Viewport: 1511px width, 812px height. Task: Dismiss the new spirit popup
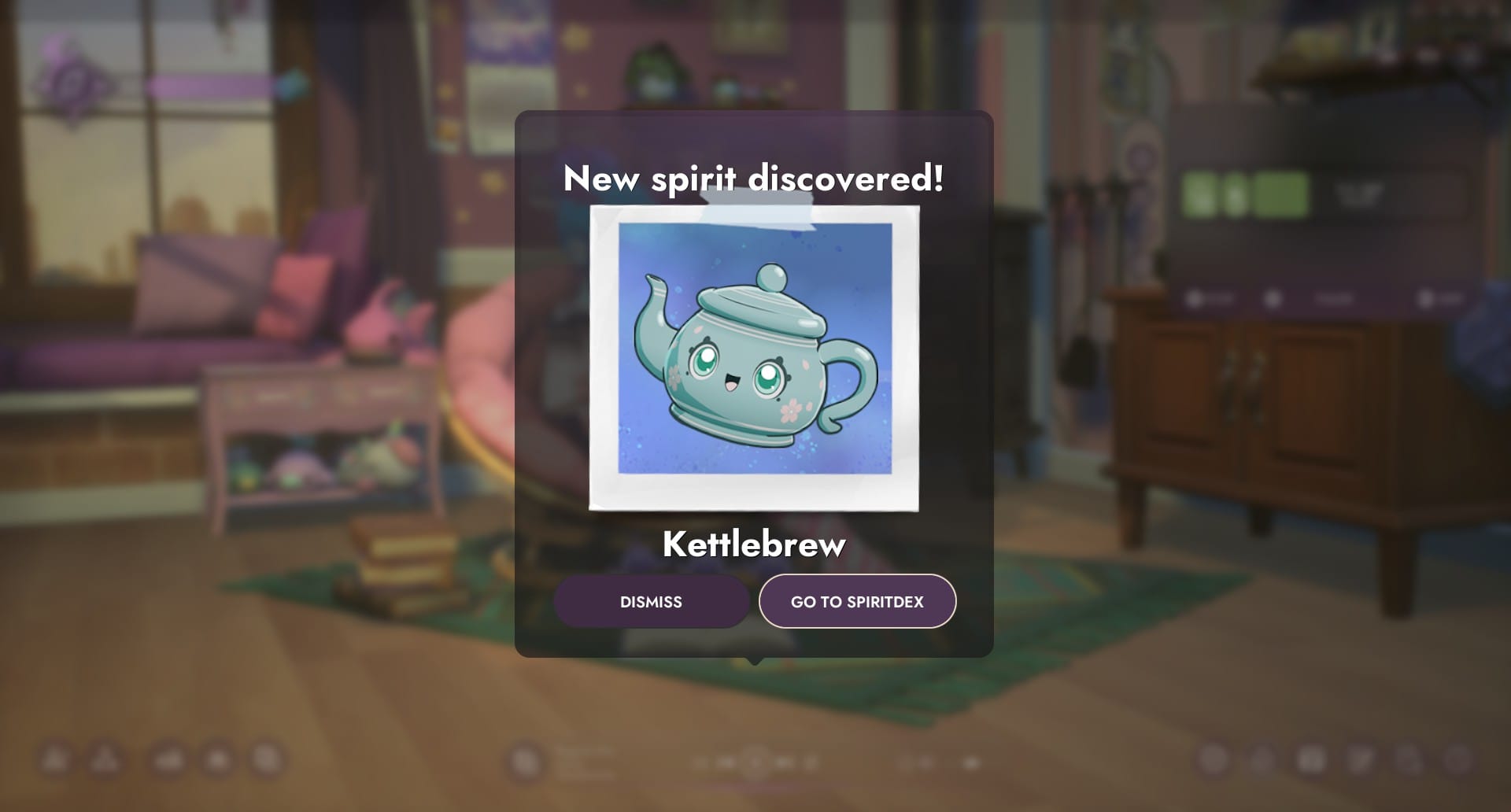click(651, 602)
